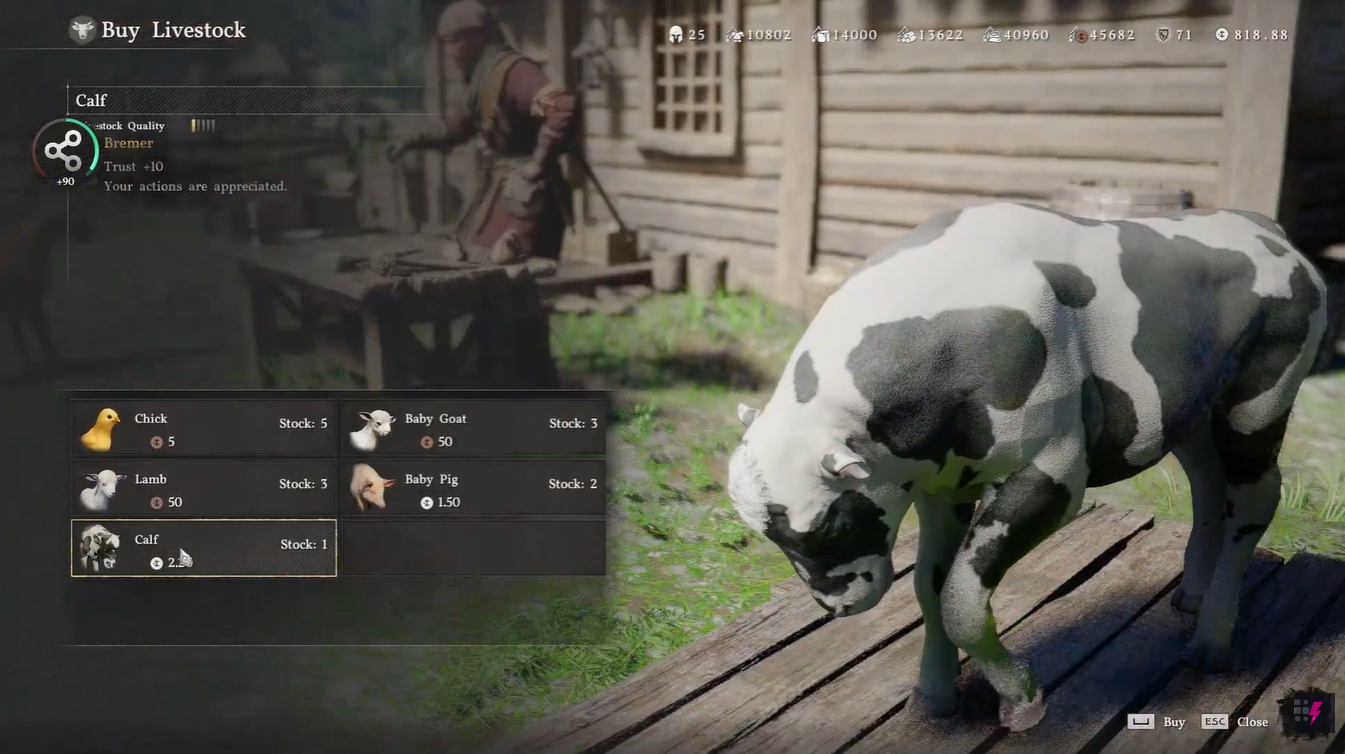Image resolution: width=1345 pixels, height=754 pixels.
Task: Select the Chick livestock entry
Action: (204, 429)
